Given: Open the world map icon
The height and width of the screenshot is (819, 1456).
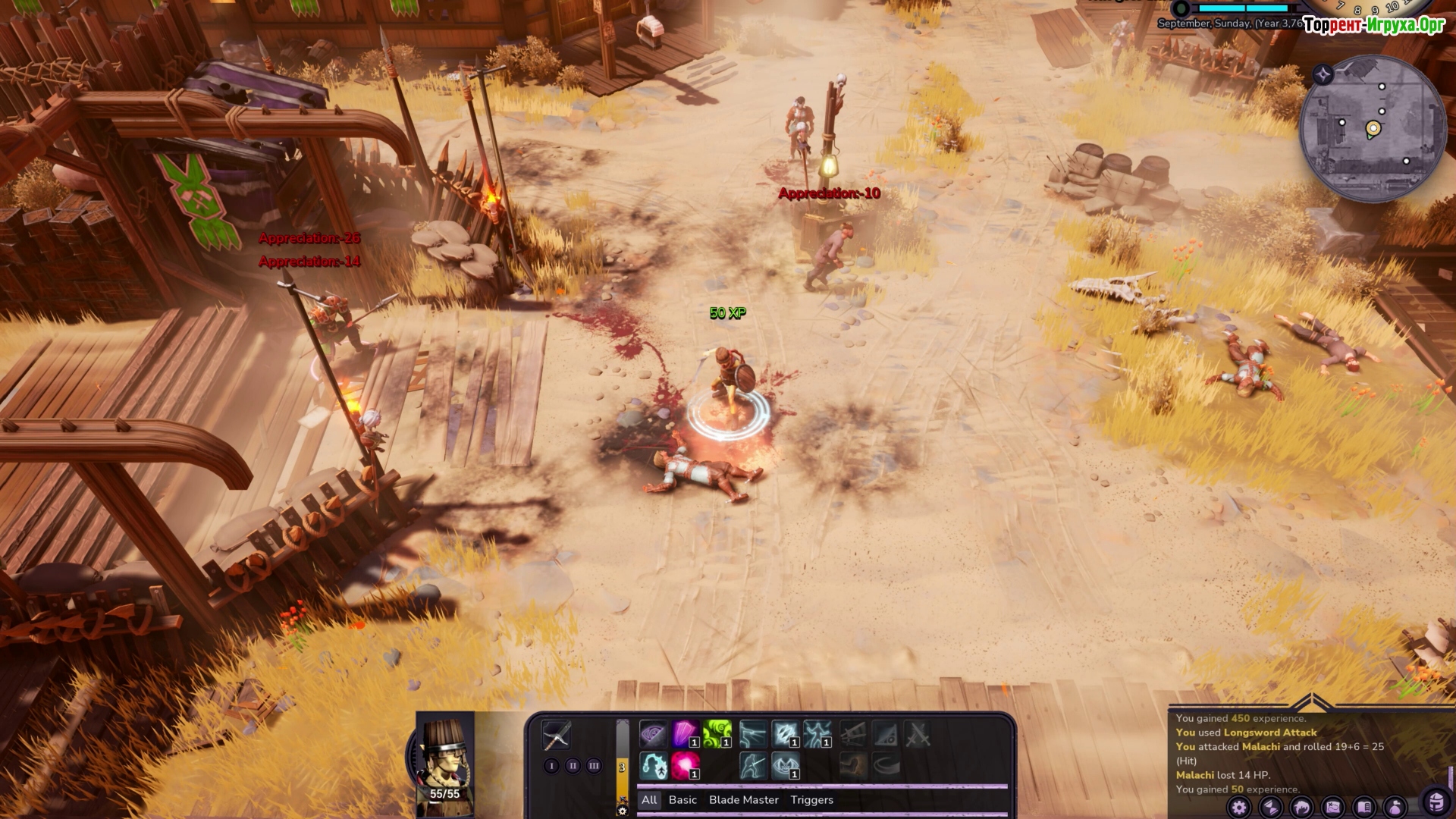Looking at the screenshot, I should 1332,808.
